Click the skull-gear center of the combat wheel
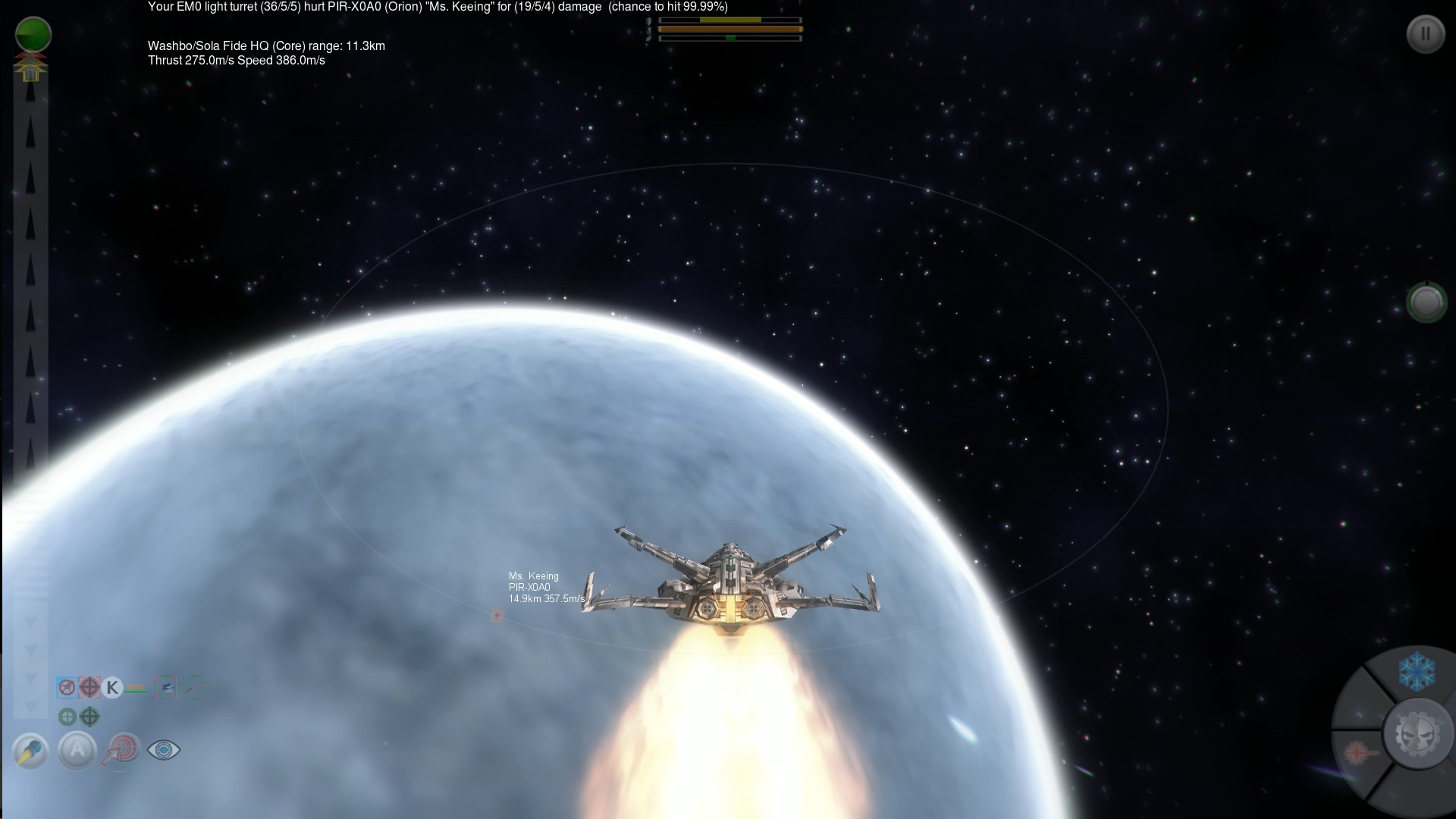 [x=1418, y=732]
